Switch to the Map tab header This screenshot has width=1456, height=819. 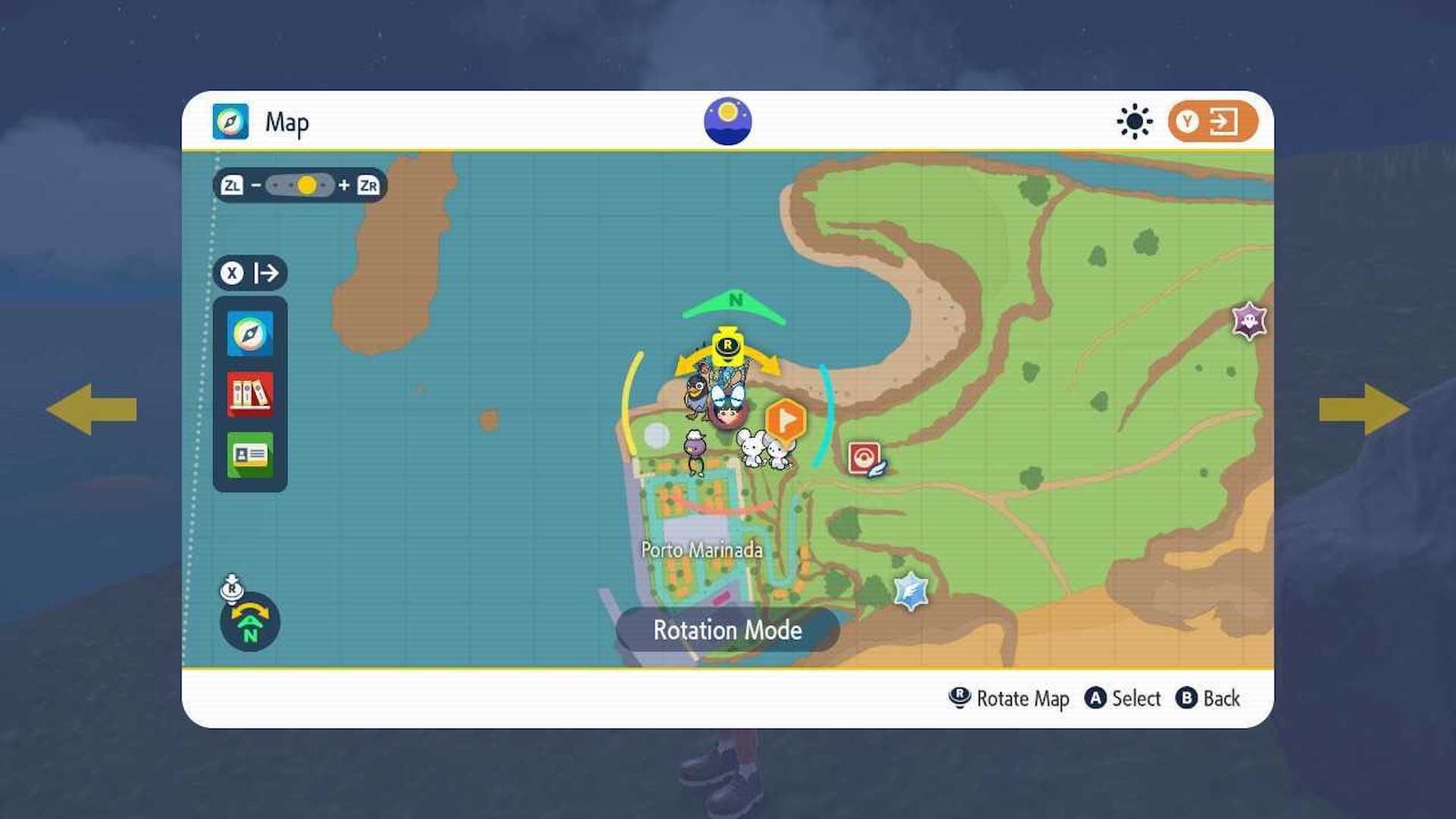(x=287, y=121)
